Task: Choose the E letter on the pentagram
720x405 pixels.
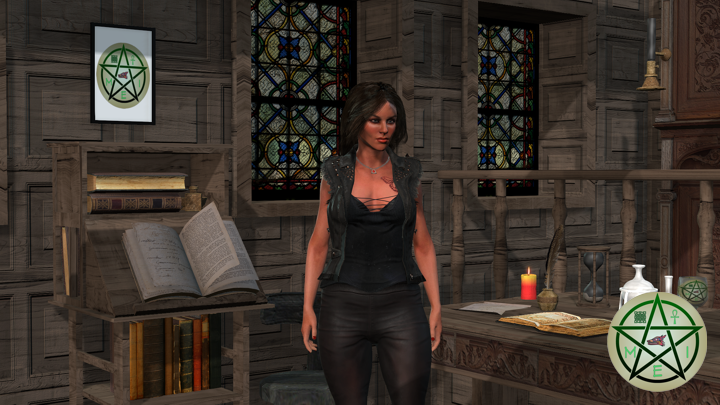Action: point(657,370)
